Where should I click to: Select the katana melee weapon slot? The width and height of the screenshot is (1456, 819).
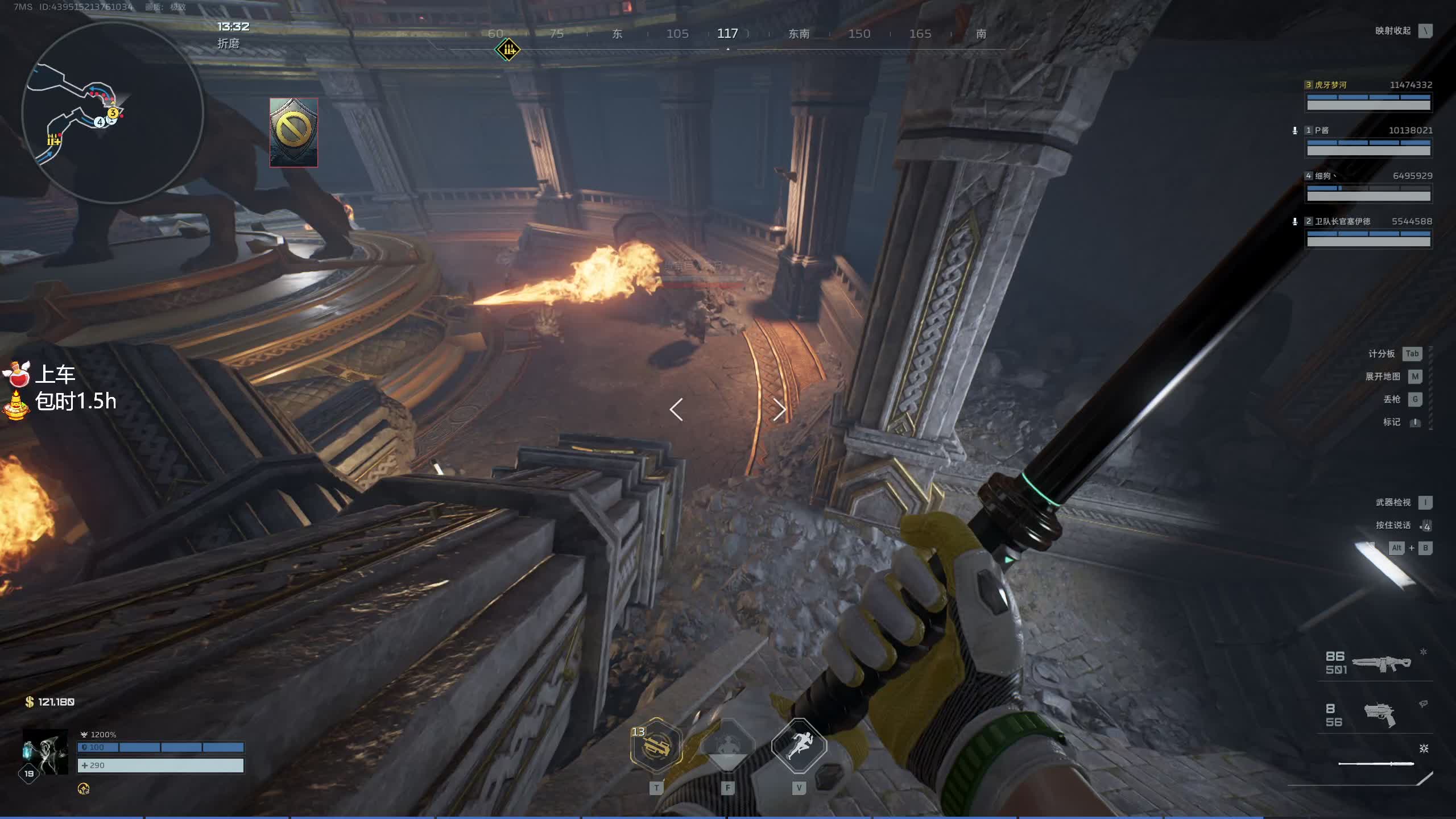pos(1376,763)
